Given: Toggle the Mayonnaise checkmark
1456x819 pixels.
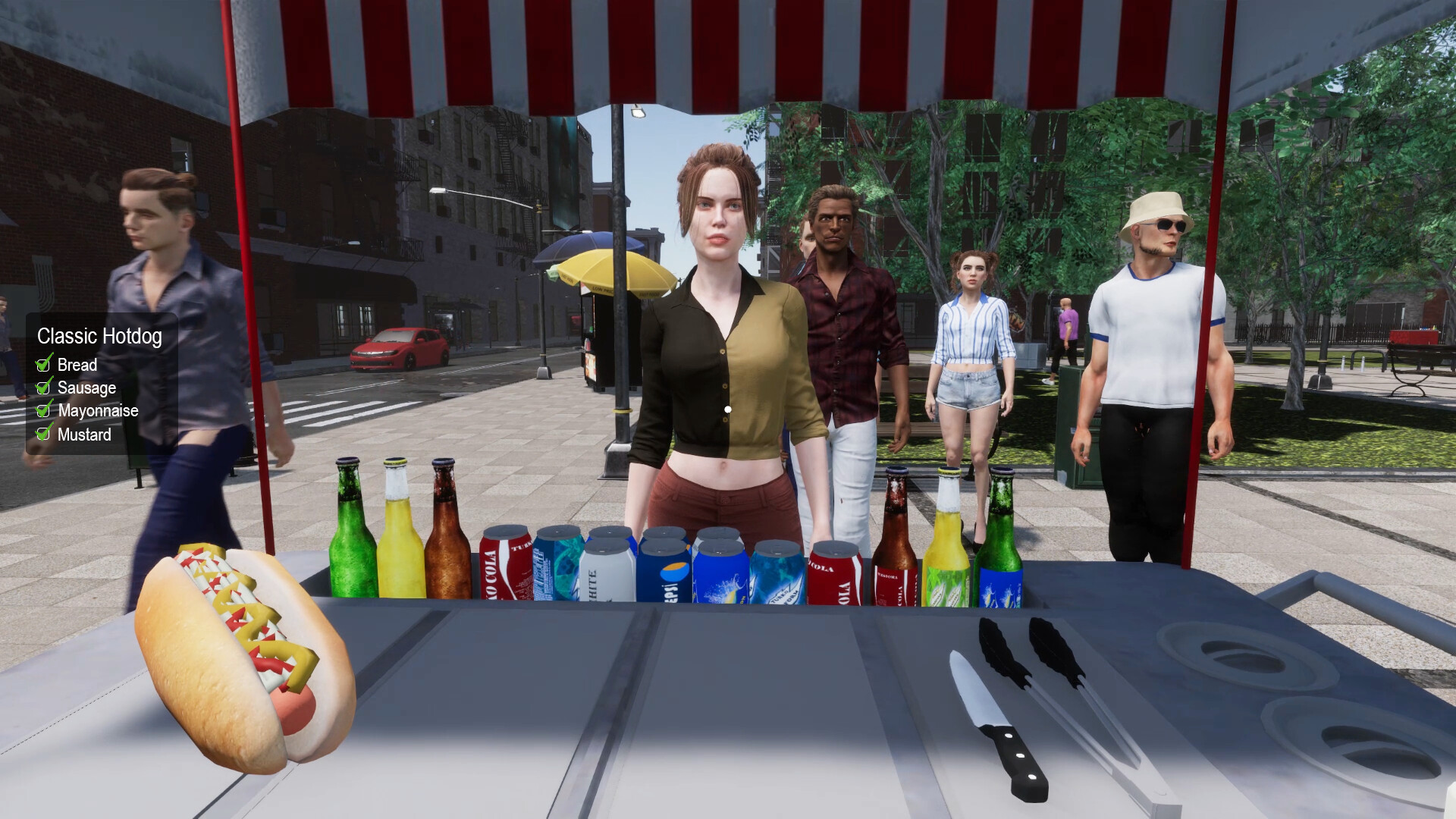Looking at the screenshot, I should coord(44,410).
